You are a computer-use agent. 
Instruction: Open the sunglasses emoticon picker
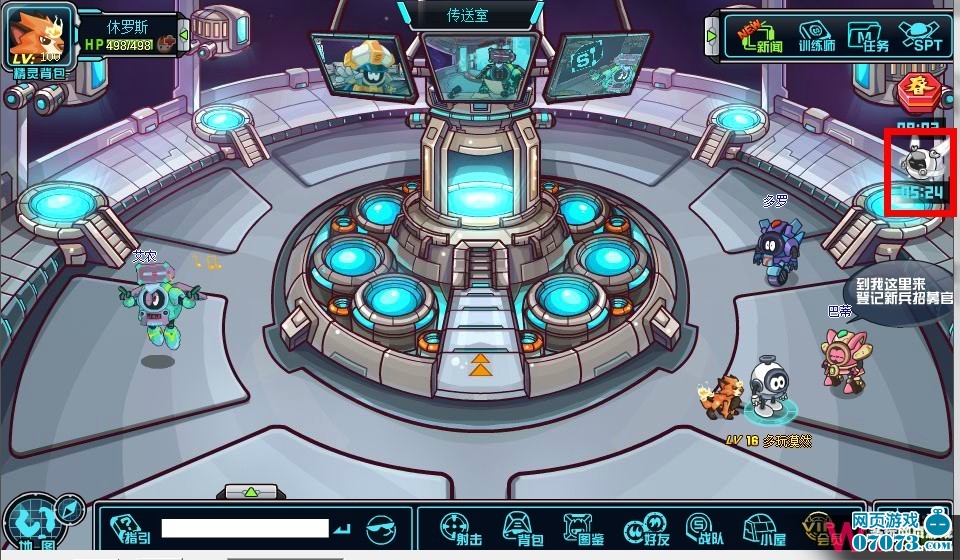click(383, 528)
